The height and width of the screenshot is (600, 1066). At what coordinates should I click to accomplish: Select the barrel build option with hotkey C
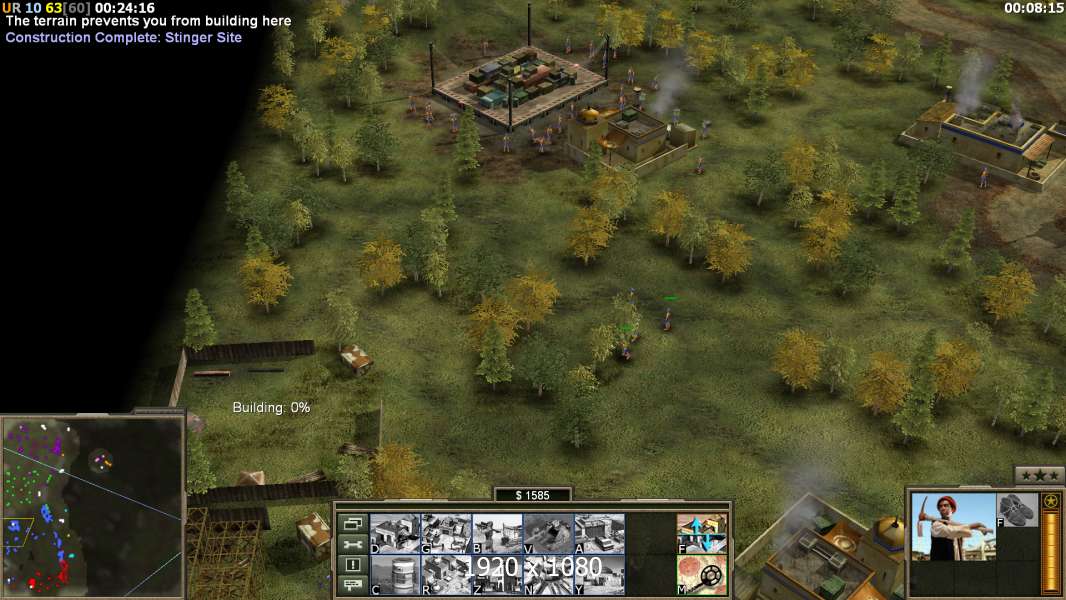[395, 574]
